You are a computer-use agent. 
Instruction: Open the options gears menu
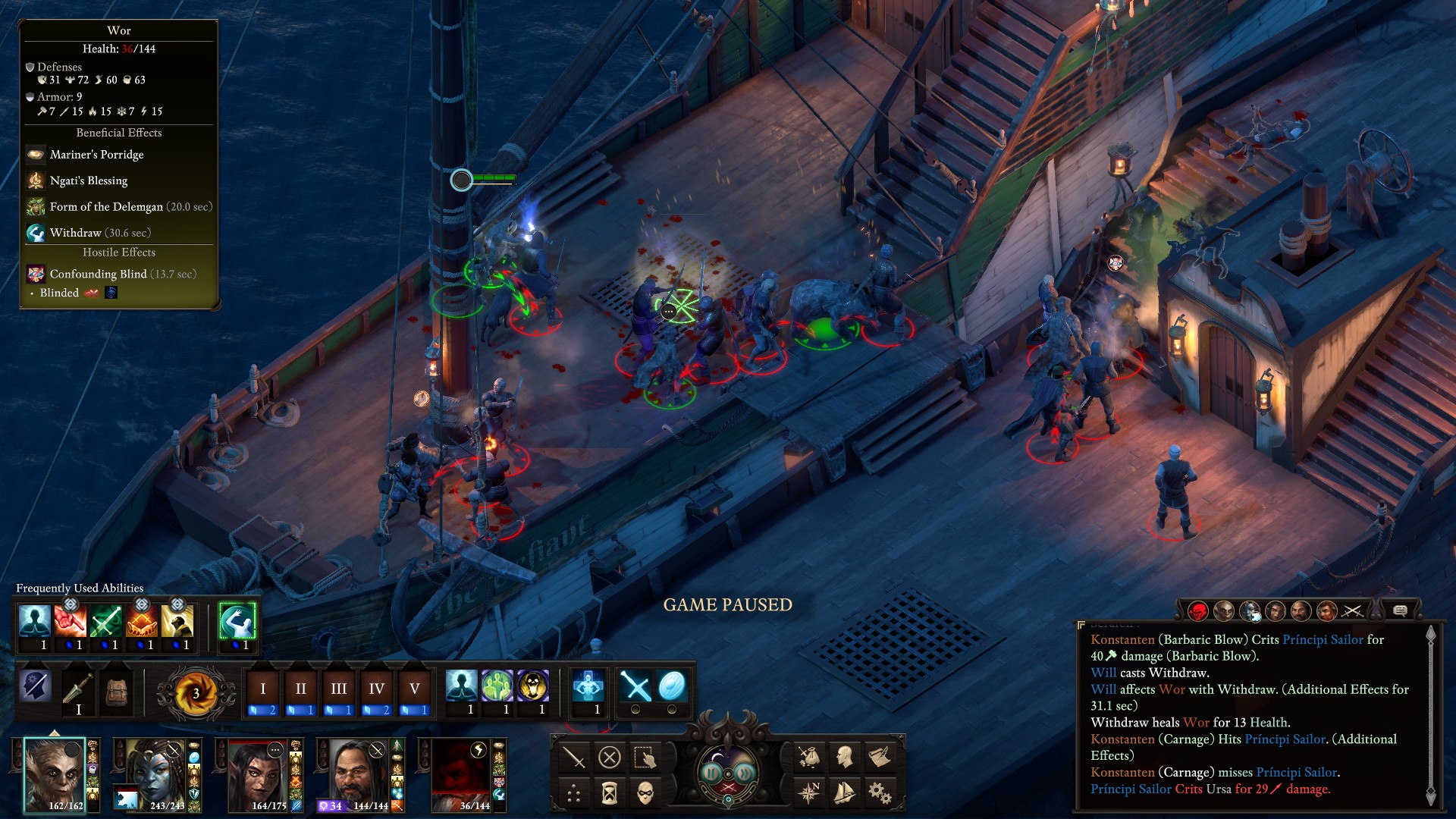880,793
